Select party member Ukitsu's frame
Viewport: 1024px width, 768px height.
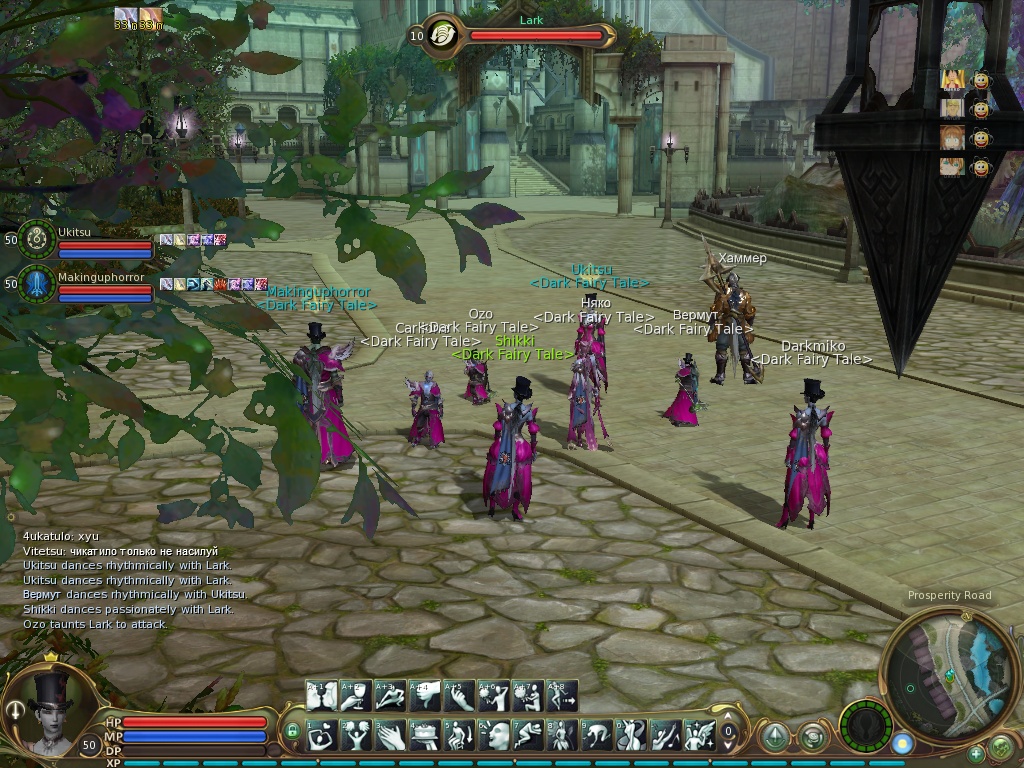click(38, 238)
